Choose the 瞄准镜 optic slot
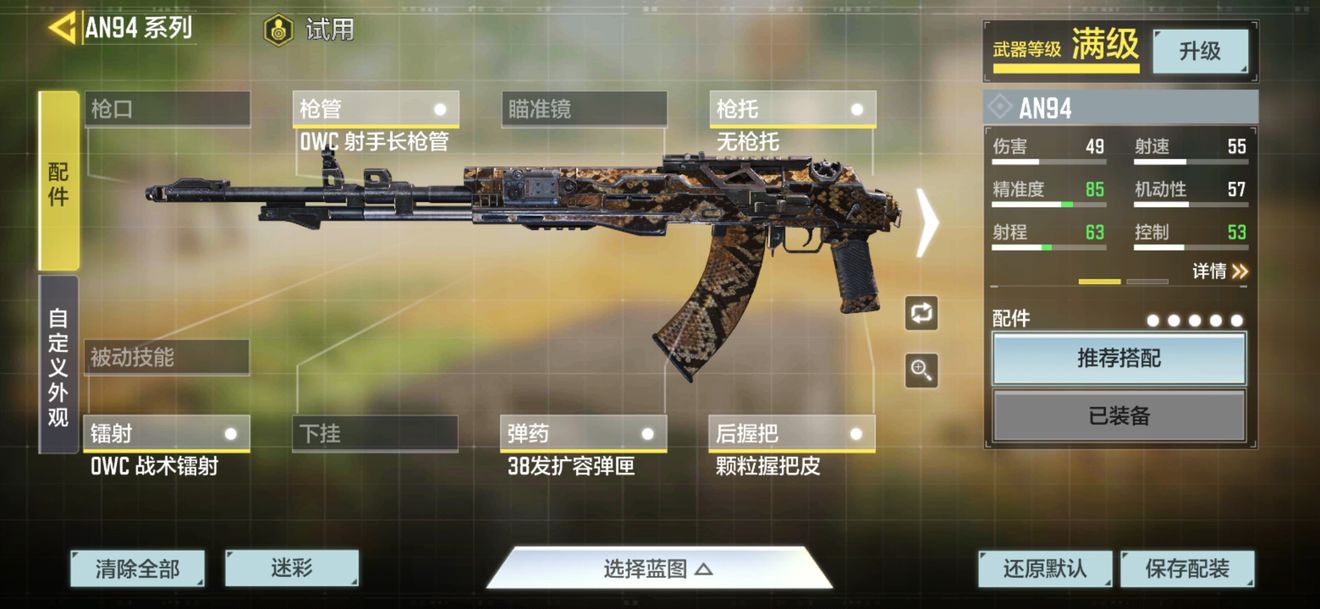This screenshot has width=1320, height=609. pos(584,109)
